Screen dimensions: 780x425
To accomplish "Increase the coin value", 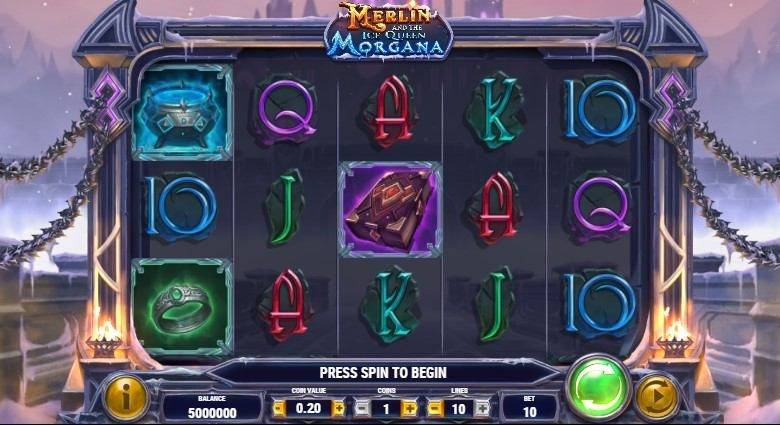I will coord(338,408).
